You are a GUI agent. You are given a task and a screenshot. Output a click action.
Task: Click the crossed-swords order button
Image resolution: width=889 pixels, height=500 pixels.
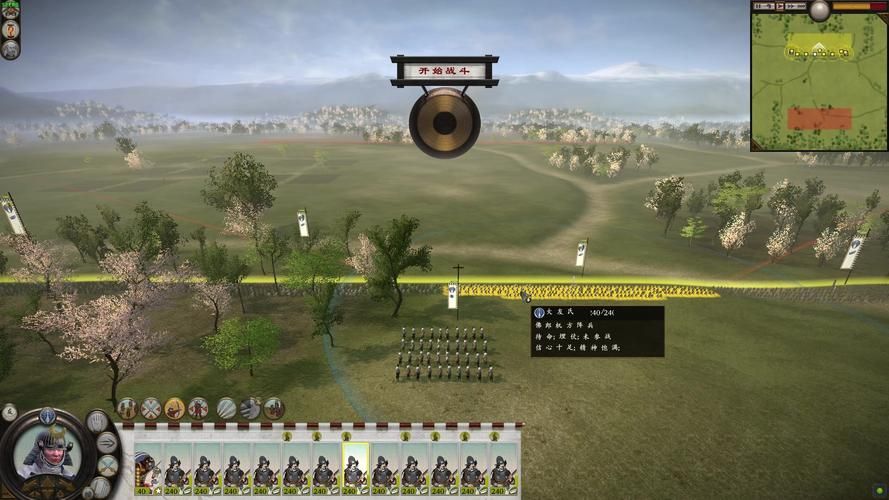[151, 408]
